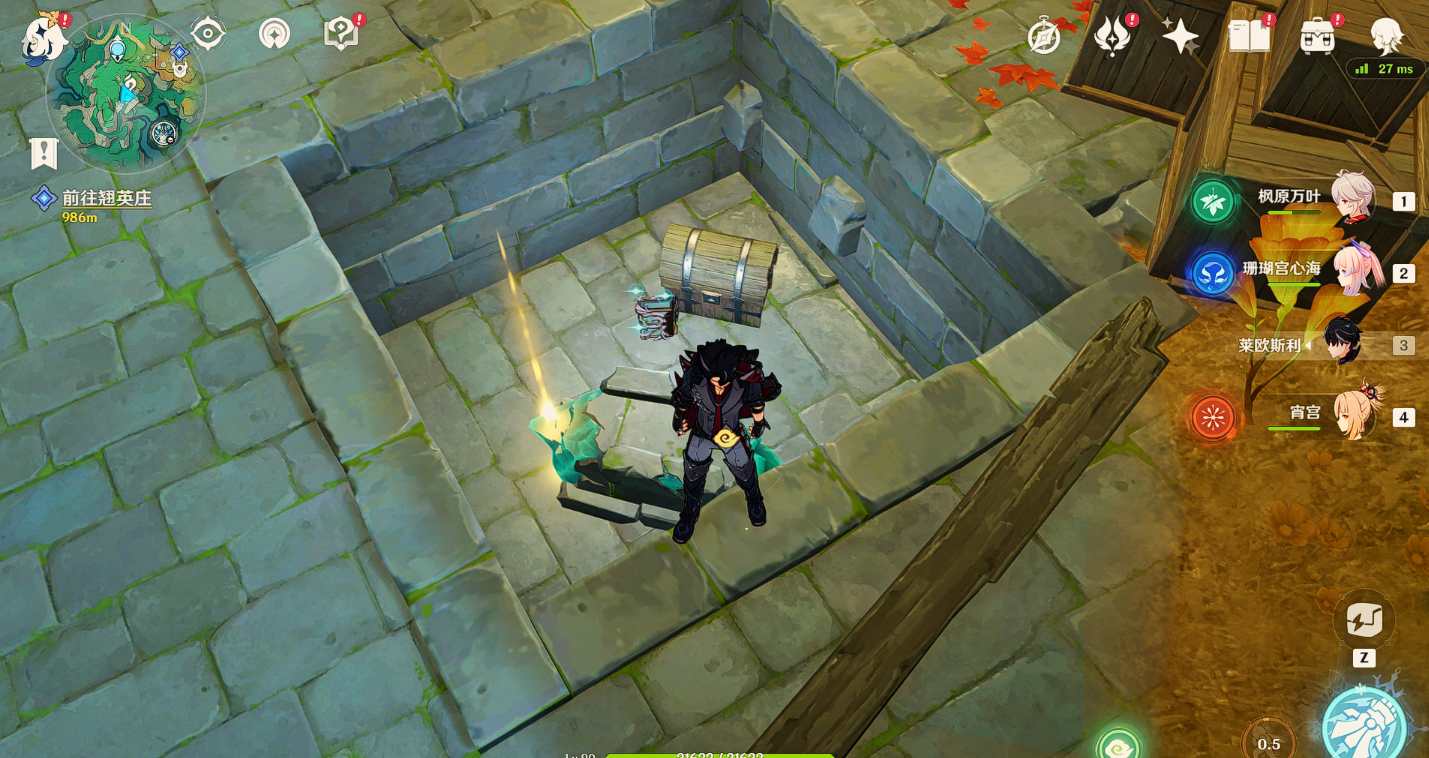Image resolution: width=1429 pixels, height=758 pixels.
Task: Open the Wish menu icon
Action: point(1111,37)
